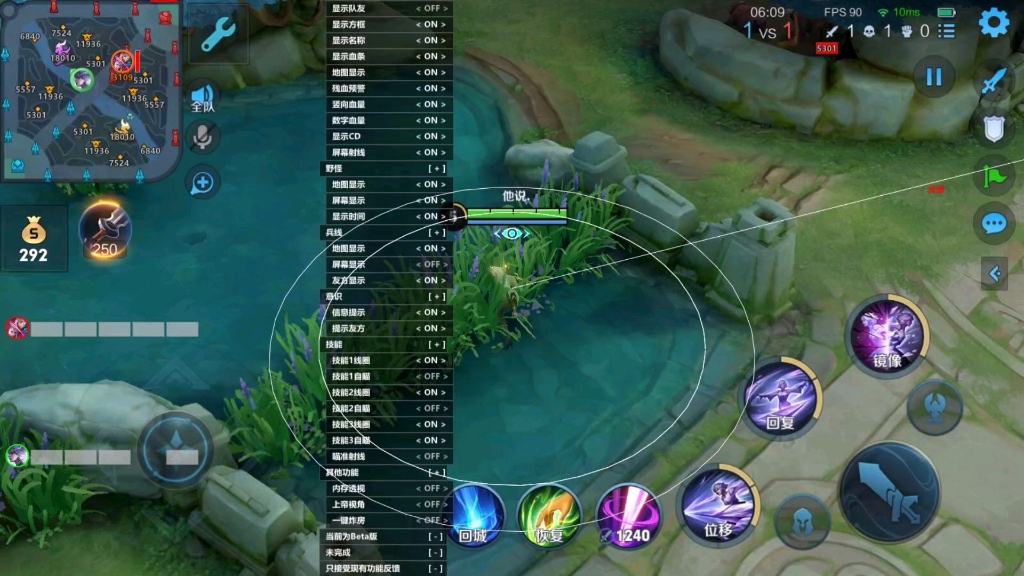Expand the 野怪 section header
The height and width of the screenshot is (576, 1024).
click(x=436, y=168)
